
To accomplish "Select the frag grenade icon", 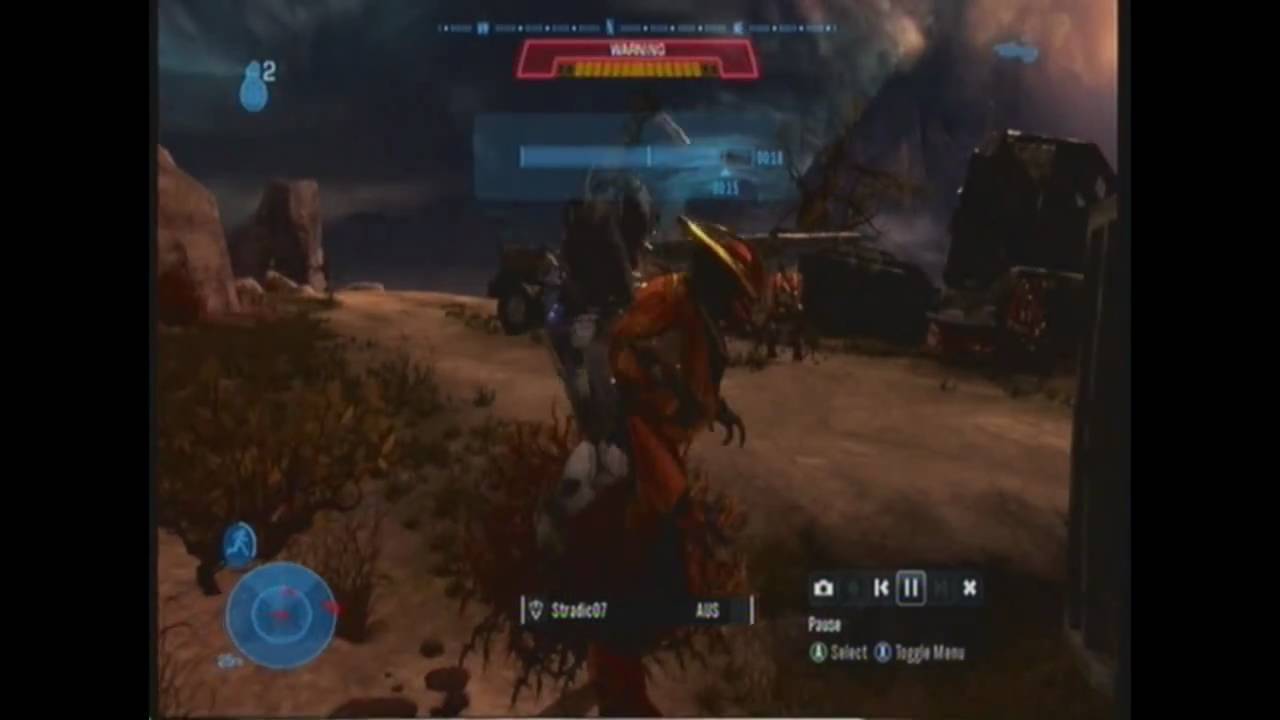I will tap(253, 87).
